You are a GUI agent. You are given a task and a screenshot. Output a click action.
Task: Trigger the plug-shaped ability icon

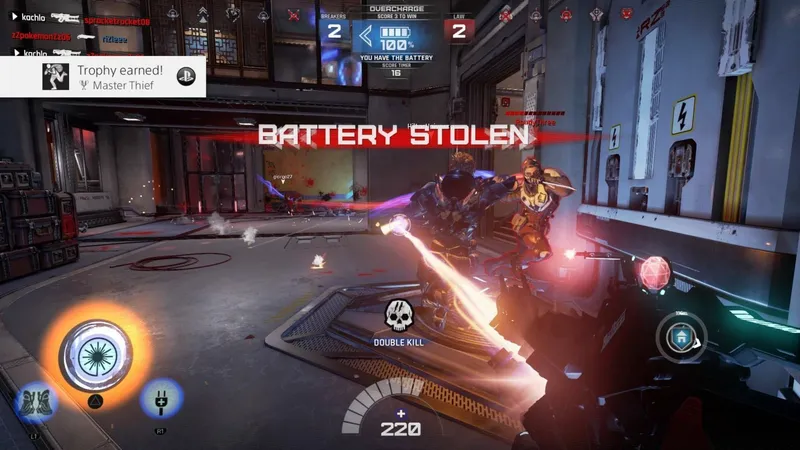[x=160, y=398]
